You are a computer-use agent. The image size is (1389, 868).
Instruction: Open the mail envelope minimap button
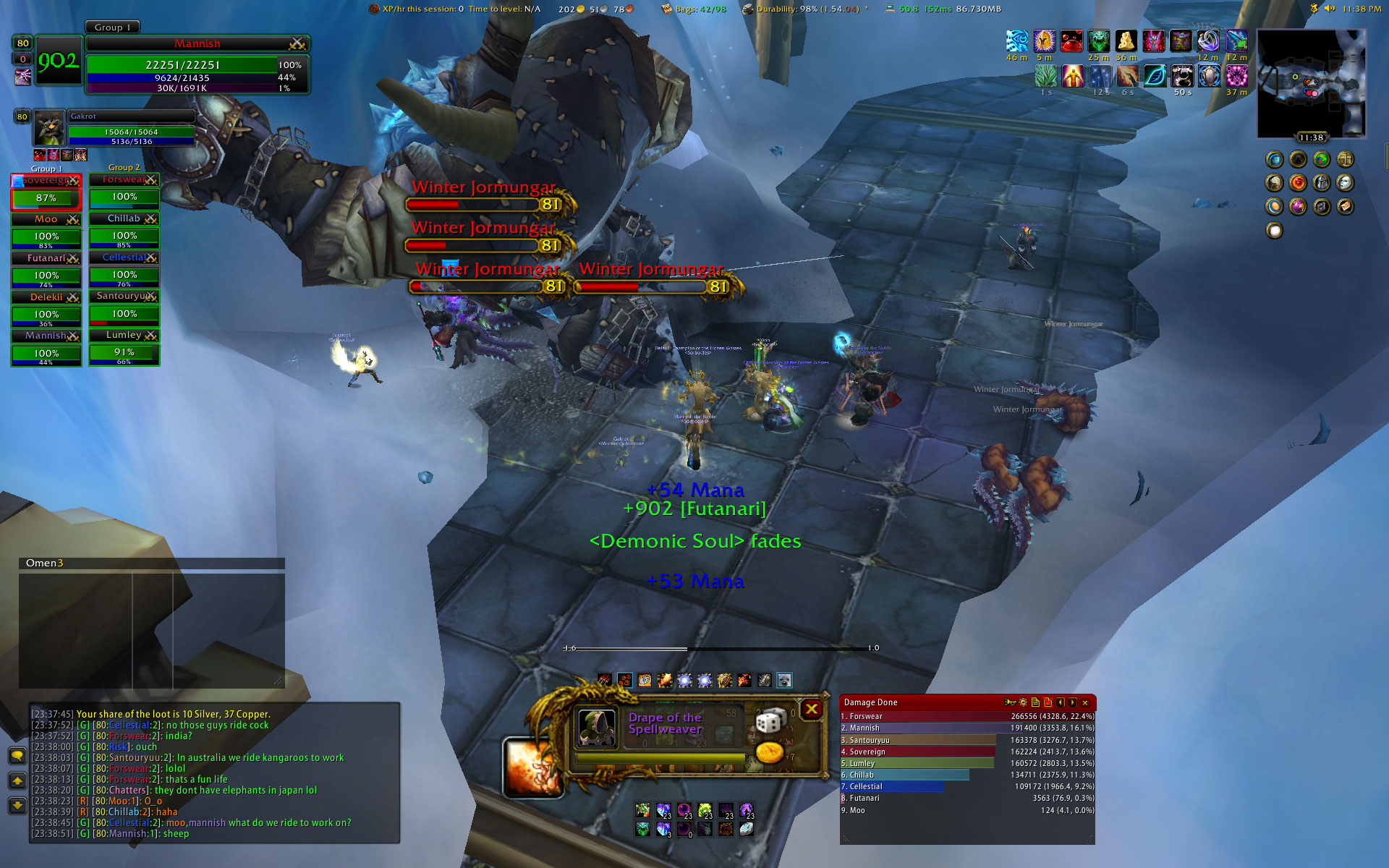pyautogui.click(x=1346, y=206)
